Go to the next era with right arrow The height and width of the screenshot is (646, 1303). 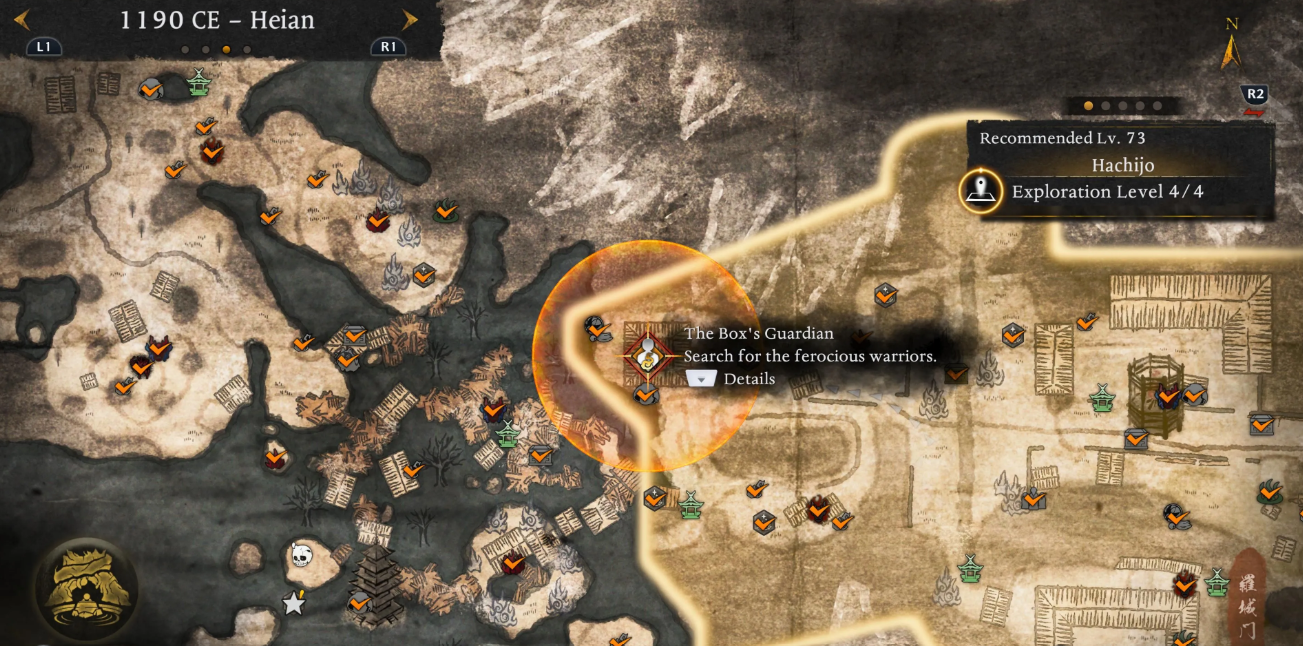(409, 20)
